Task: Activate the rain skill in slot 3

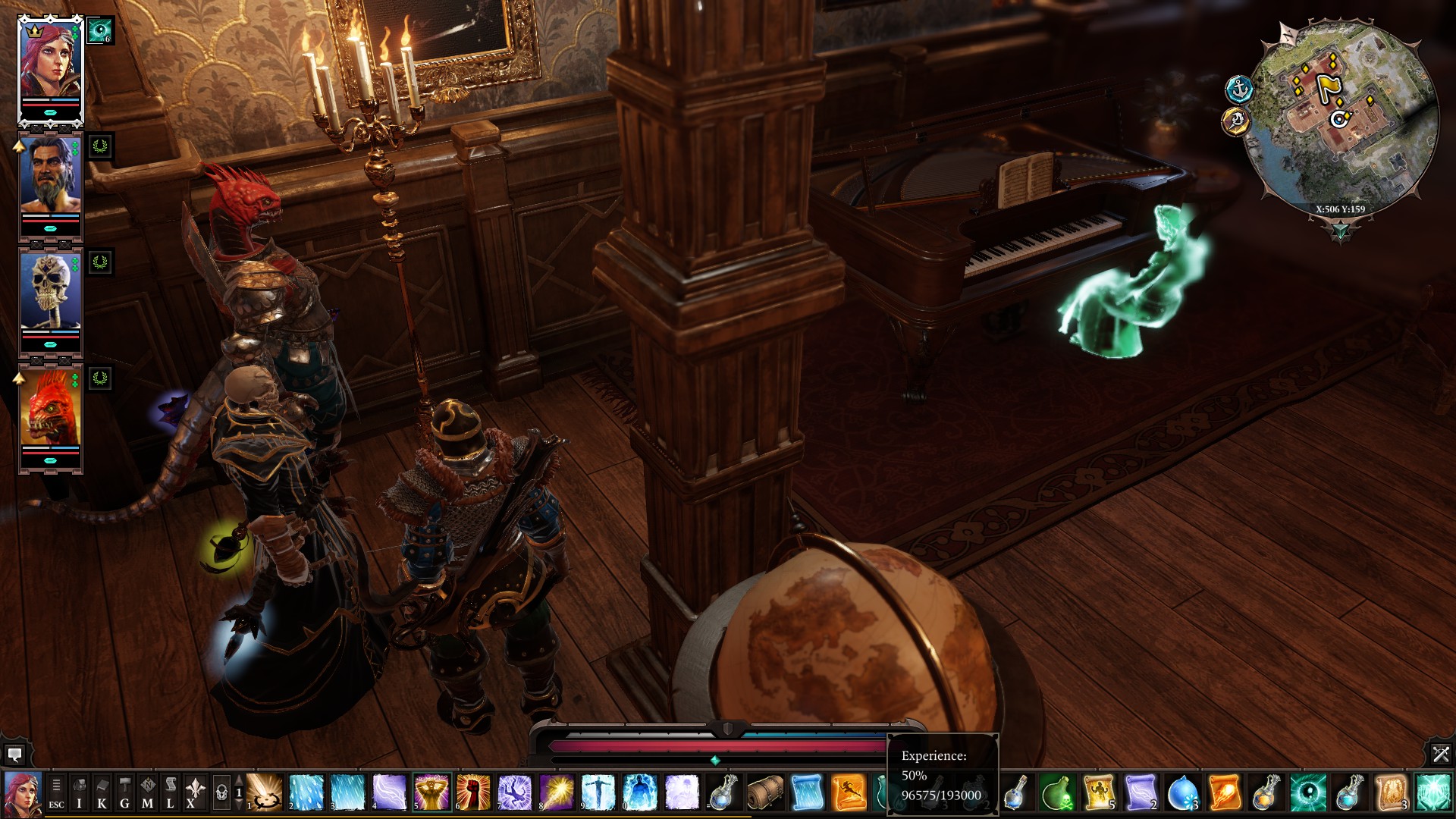Action: pyautogui.click(x=347, y=792)
